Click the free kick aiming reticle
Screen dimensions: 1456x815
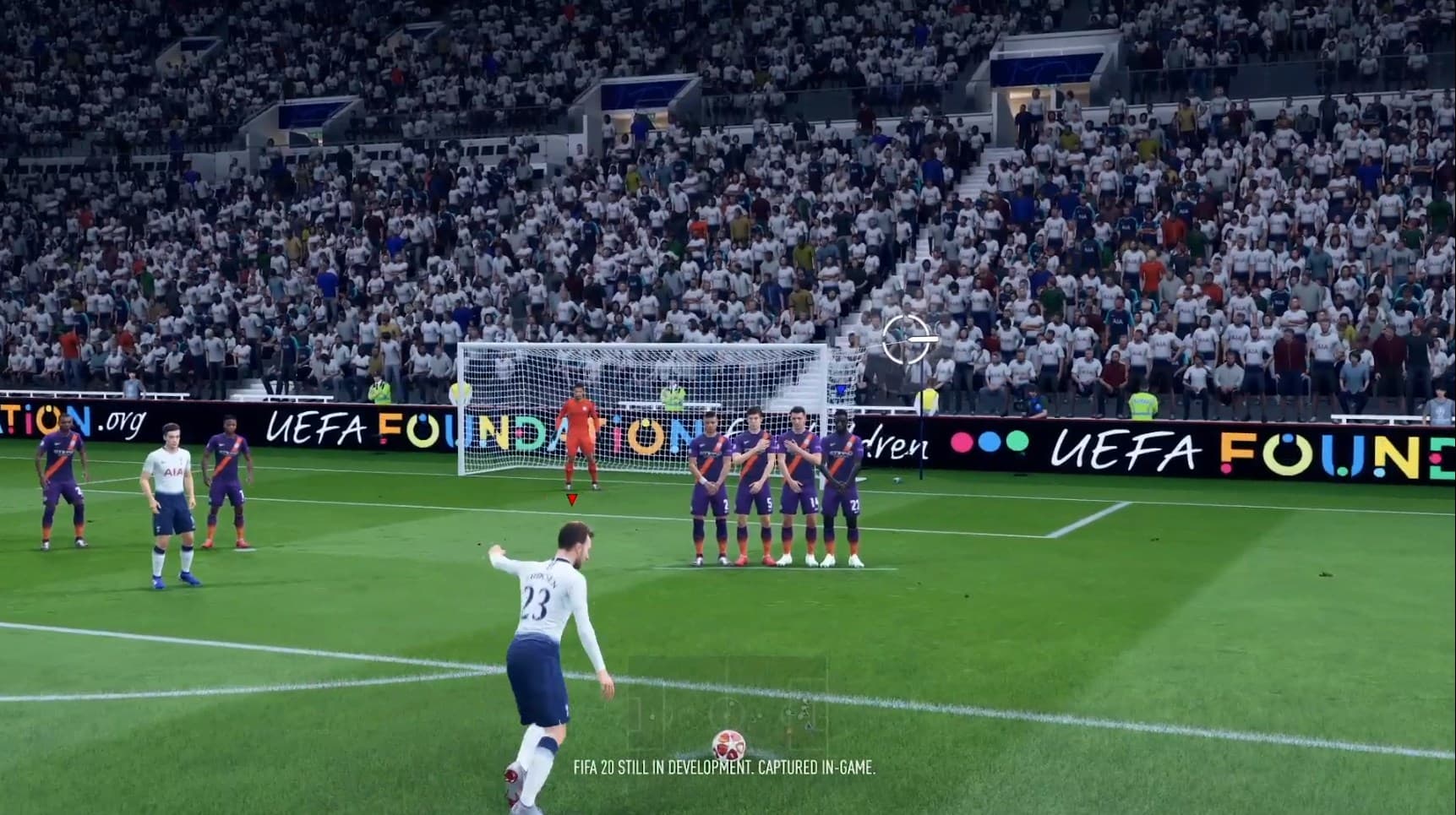point(907,340)
